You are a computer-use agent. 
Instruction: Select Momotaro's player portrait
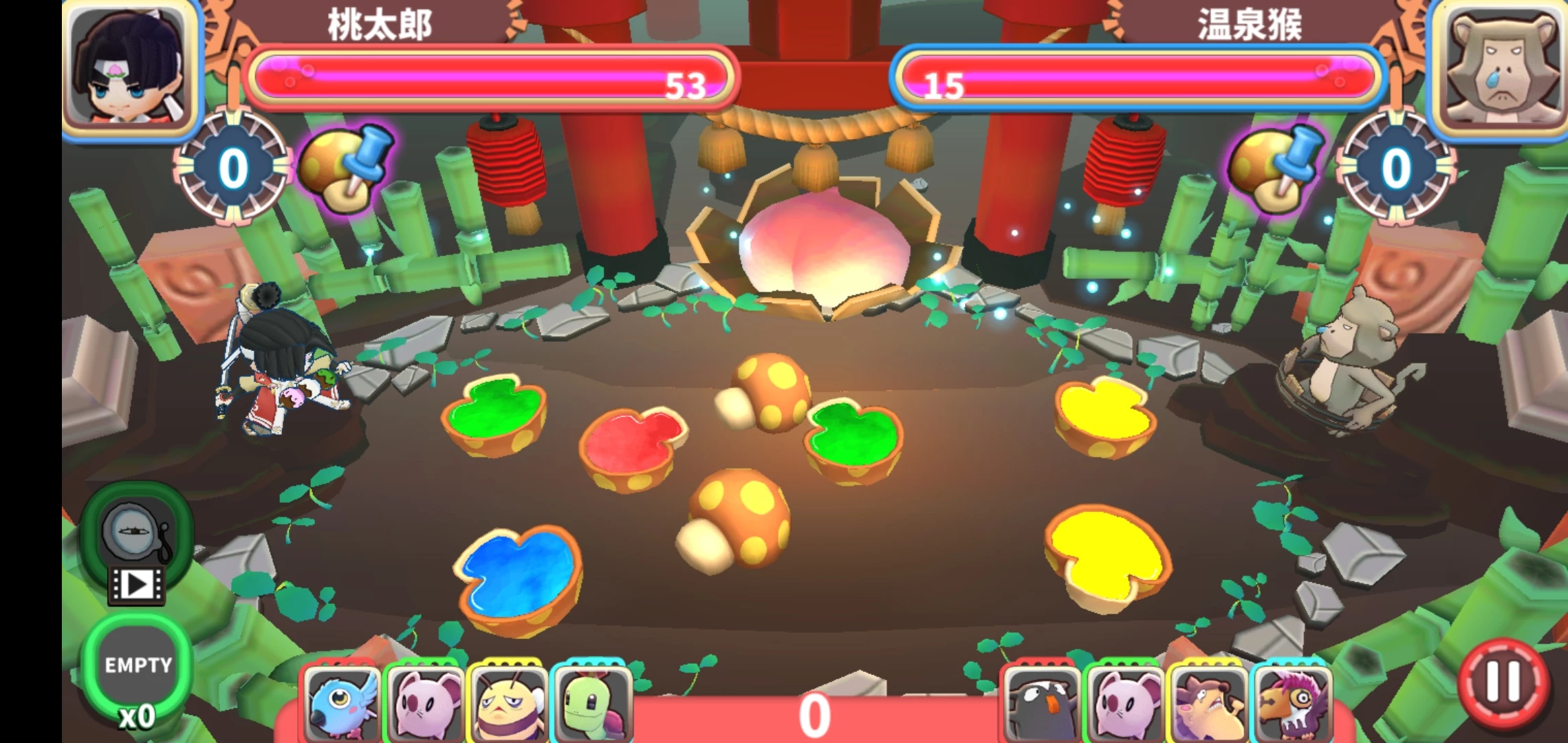131,69
